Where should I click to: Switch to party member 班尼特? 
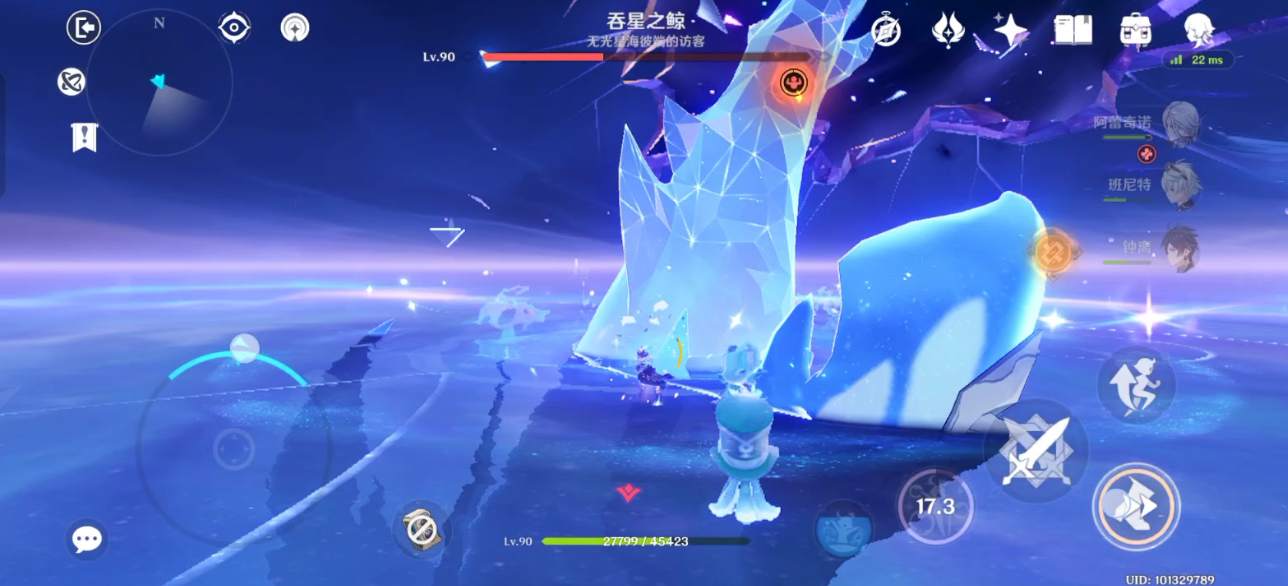click(1180, 185)
